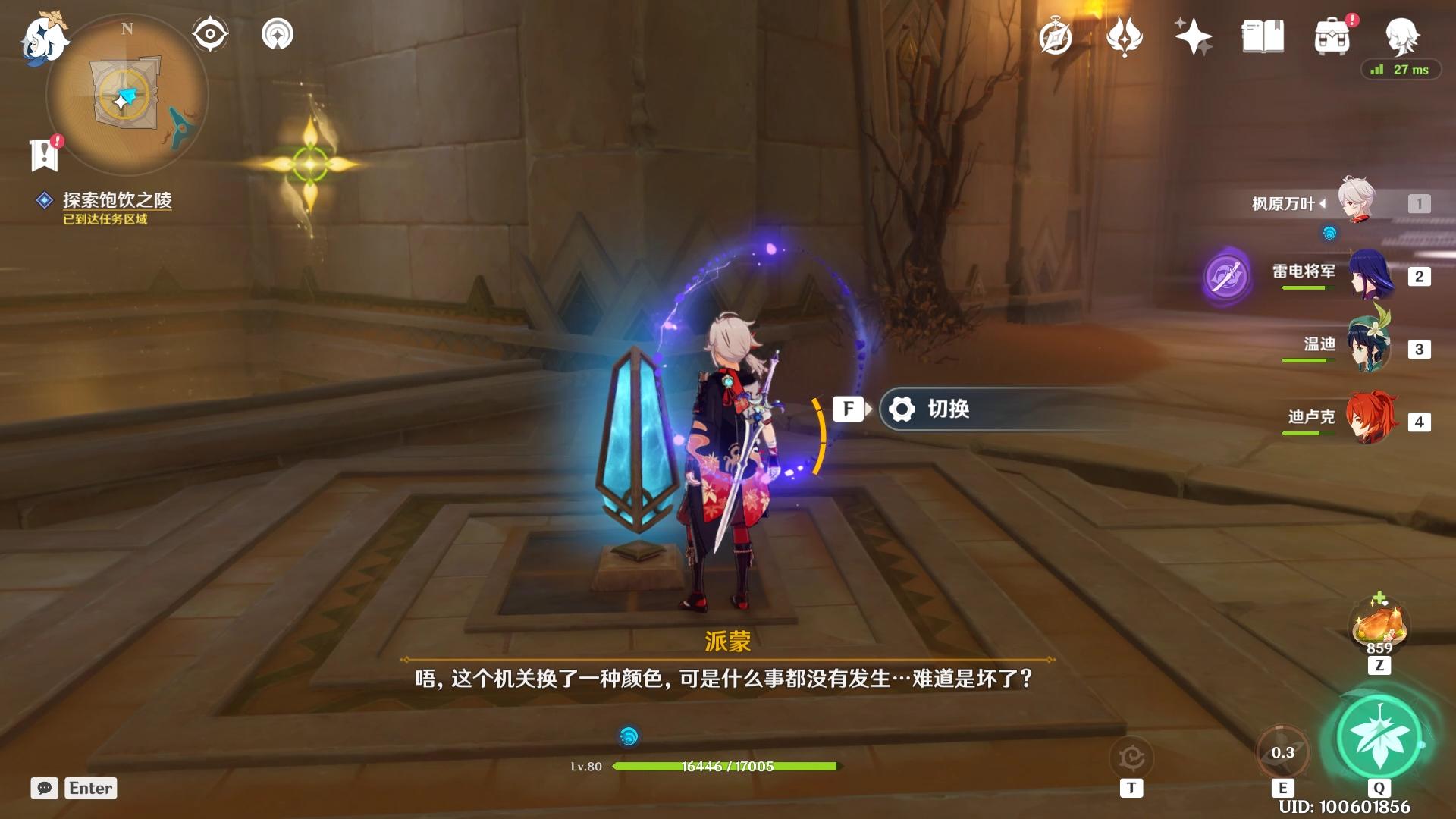
Task: Toggle the elemental sight eye icon
Action: point(210,35)
